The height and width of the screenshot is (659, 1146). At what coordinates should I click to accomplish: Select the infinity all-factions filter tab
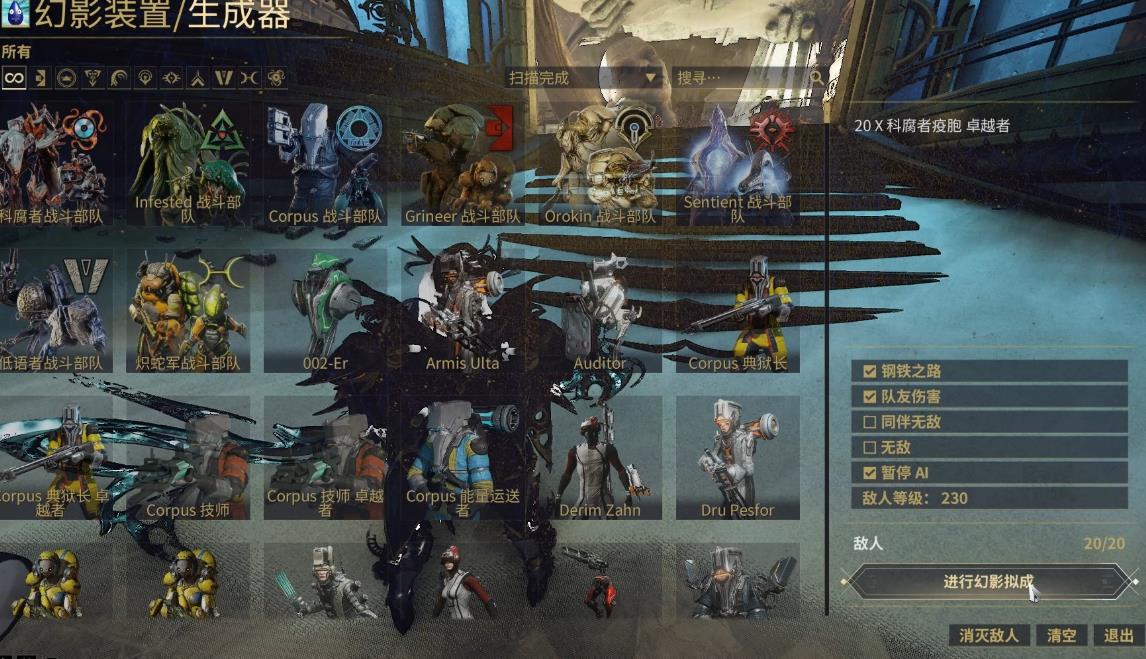13,78
